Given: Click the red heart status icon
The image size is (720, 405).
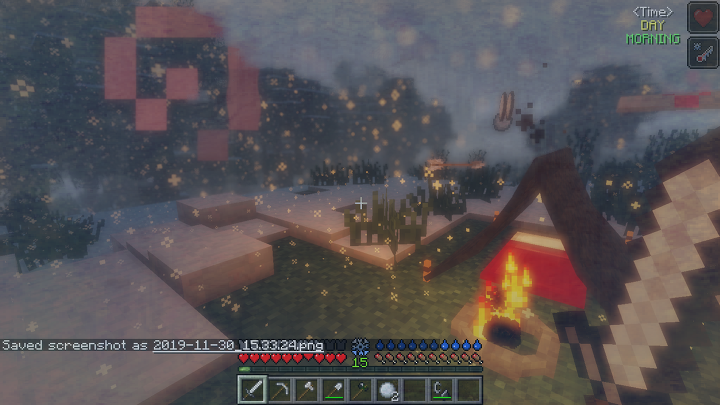Looking at the screenshot, I should (x=702, y=17).
